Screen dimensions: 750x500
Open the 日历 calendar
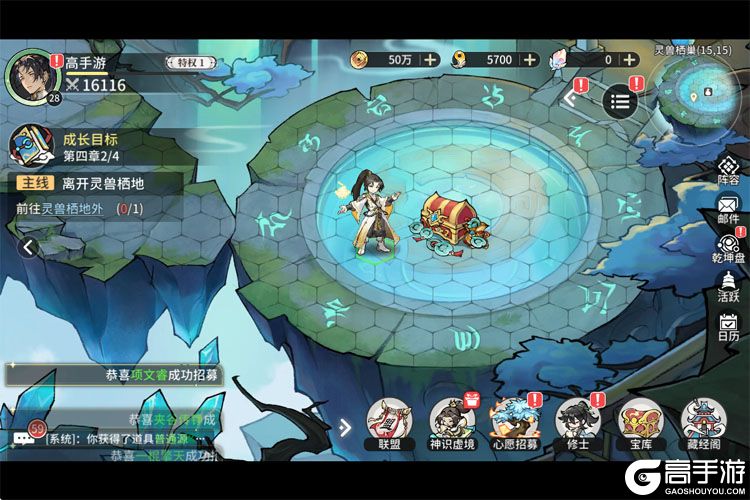tap(728, 327)
